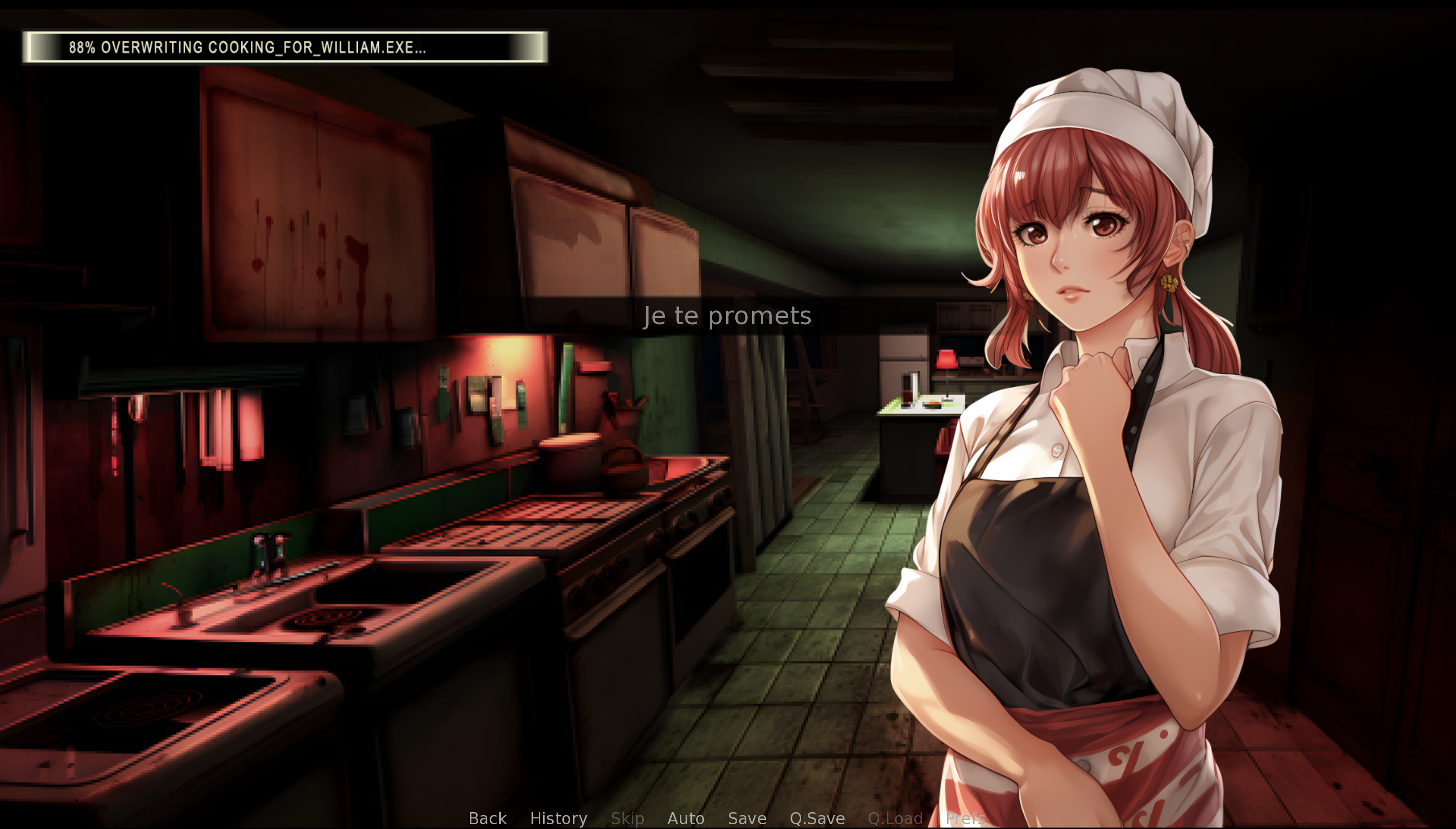
Task: Go back with the Back button
Action: [x=487, y=818]
